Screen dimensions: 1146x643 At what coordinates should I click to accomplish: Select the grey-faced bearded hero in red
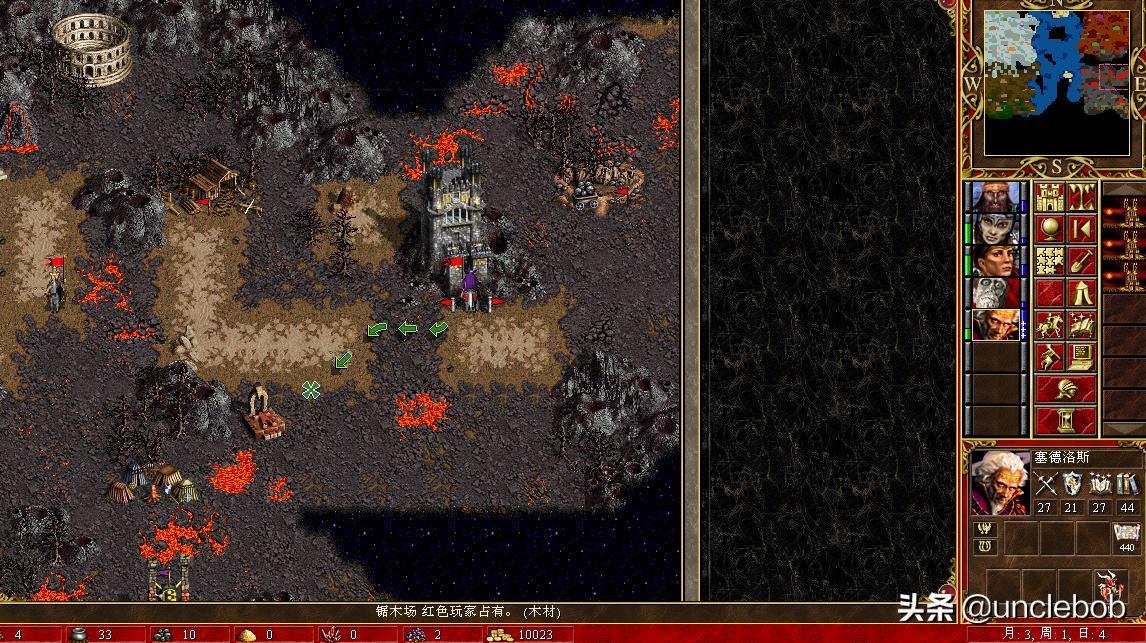pos(996,293)
